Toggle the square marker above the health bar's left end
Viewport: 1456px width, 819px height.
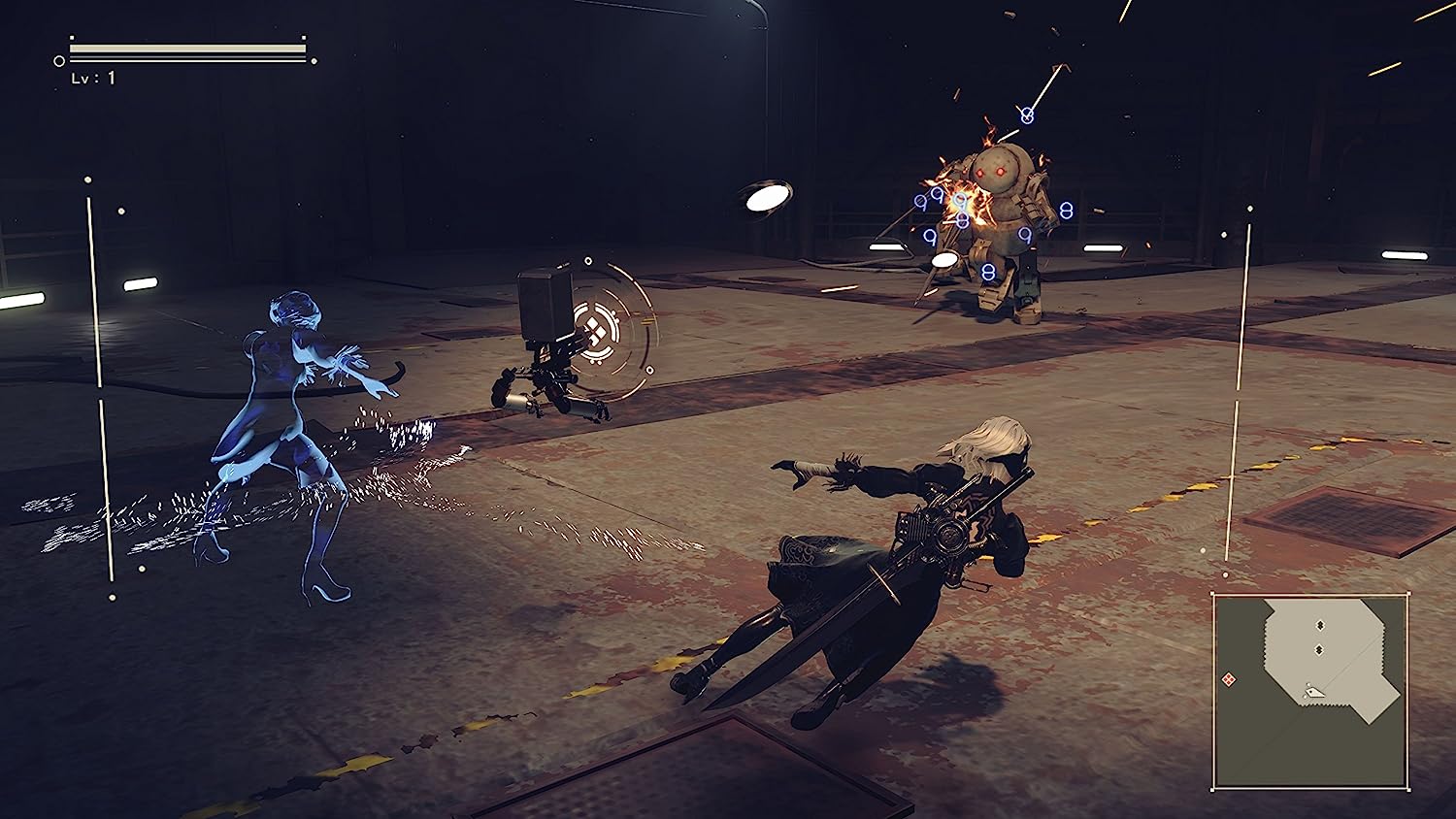pyautogui.click(x=72, y=38)
